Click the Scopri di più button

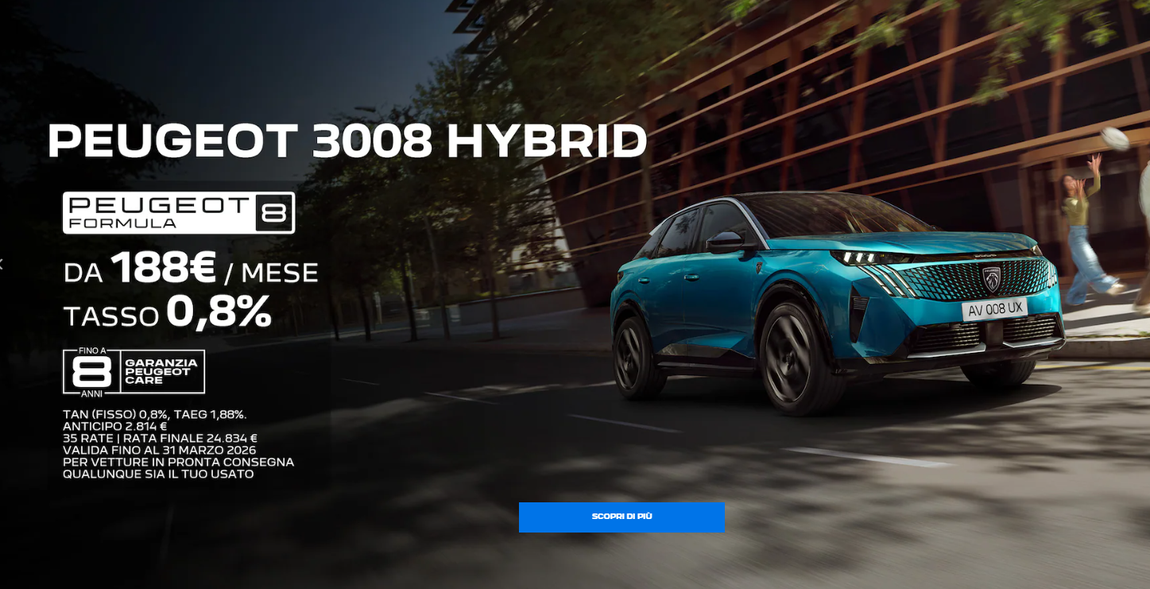click(621, 517)
